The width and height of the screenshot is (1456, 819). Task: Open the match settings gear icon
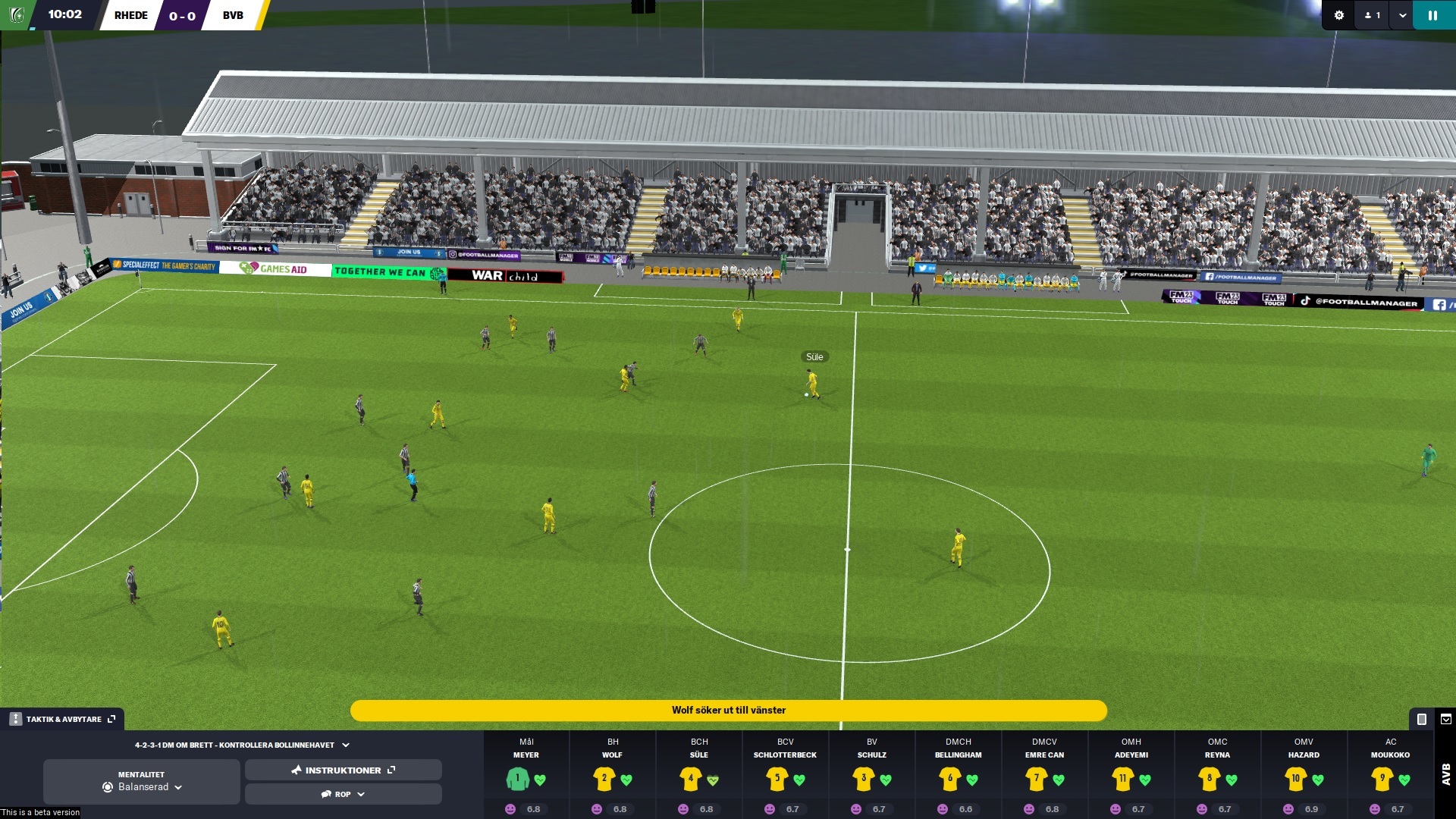click(1339, 14)
